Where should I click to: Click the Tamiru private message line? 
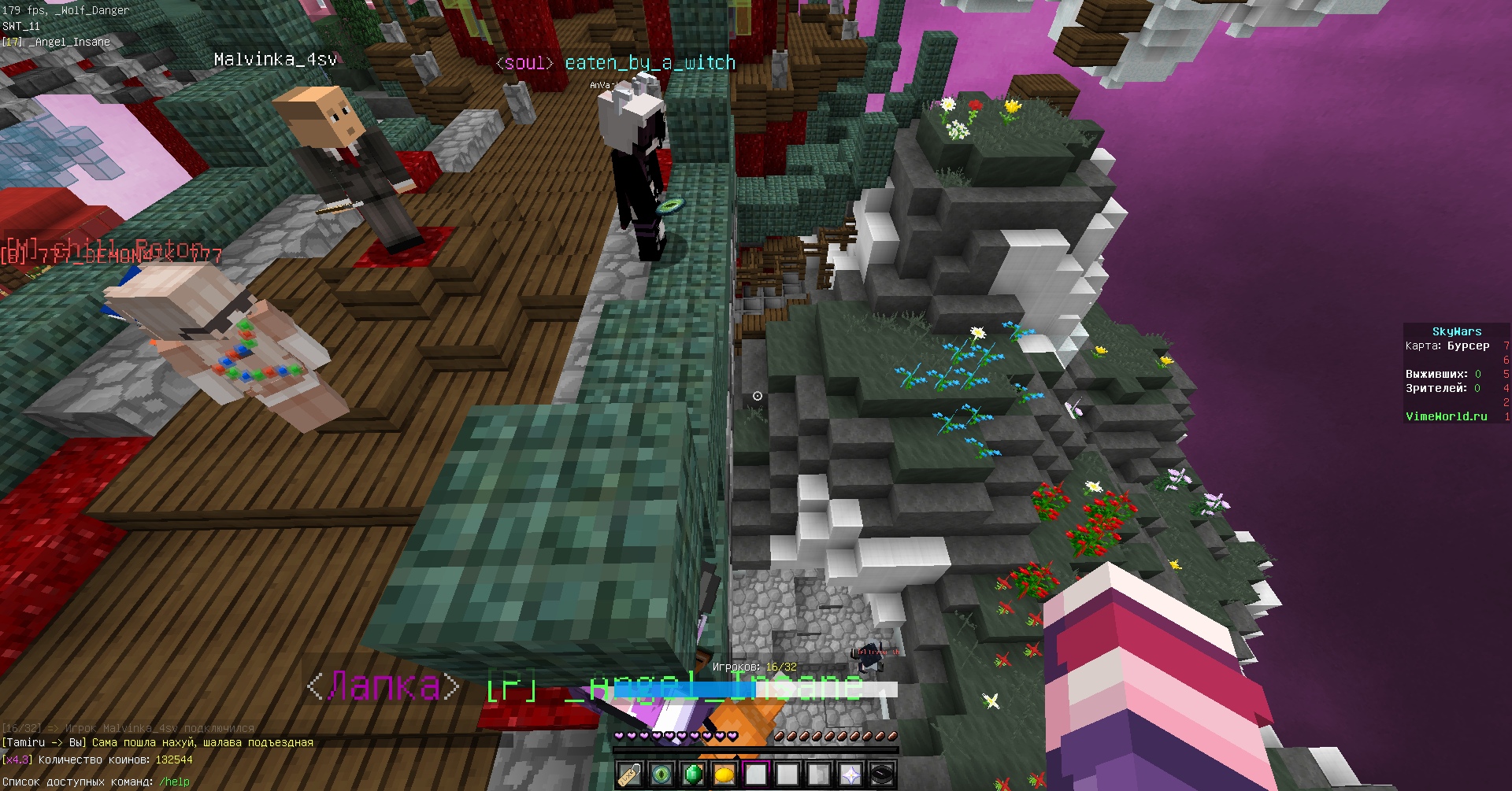click(157, 742)
